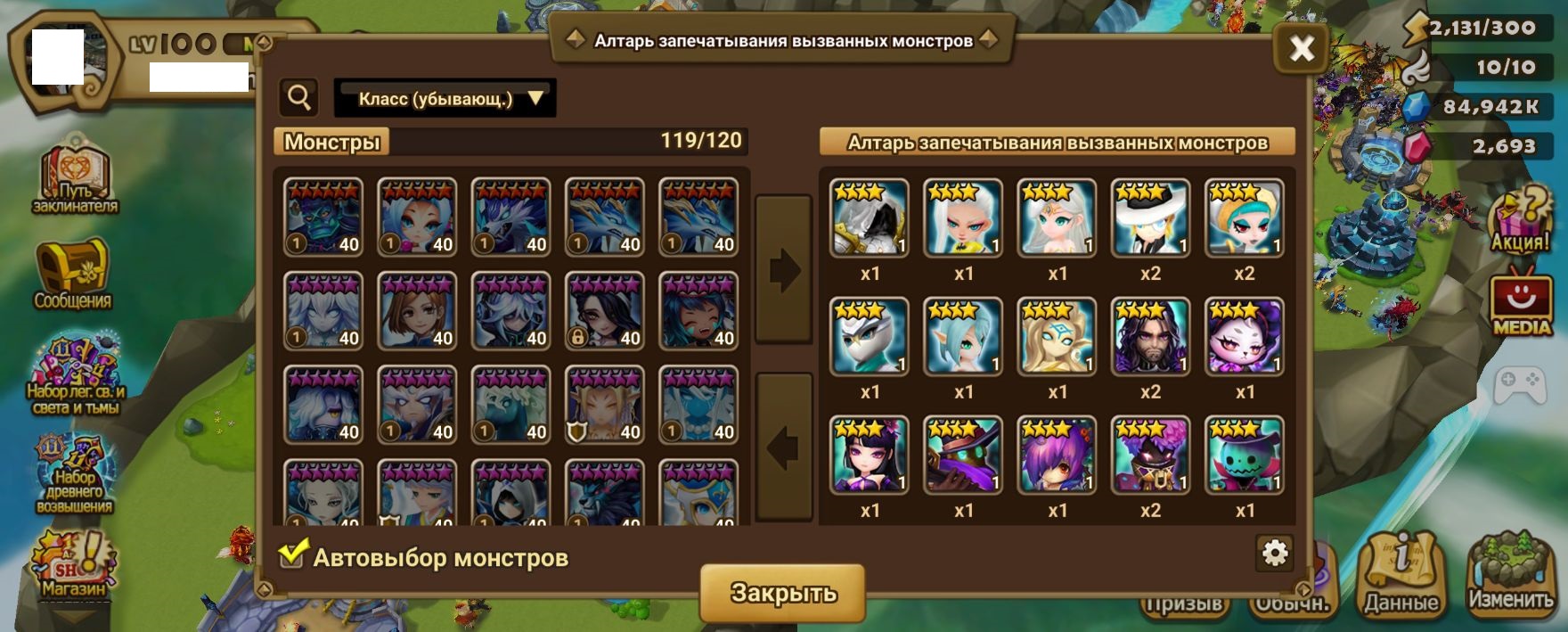This screenshot has height=632, width=1568.
Task: Select the sealed bearded dark-haired man monster
Action: [1150, 336]
